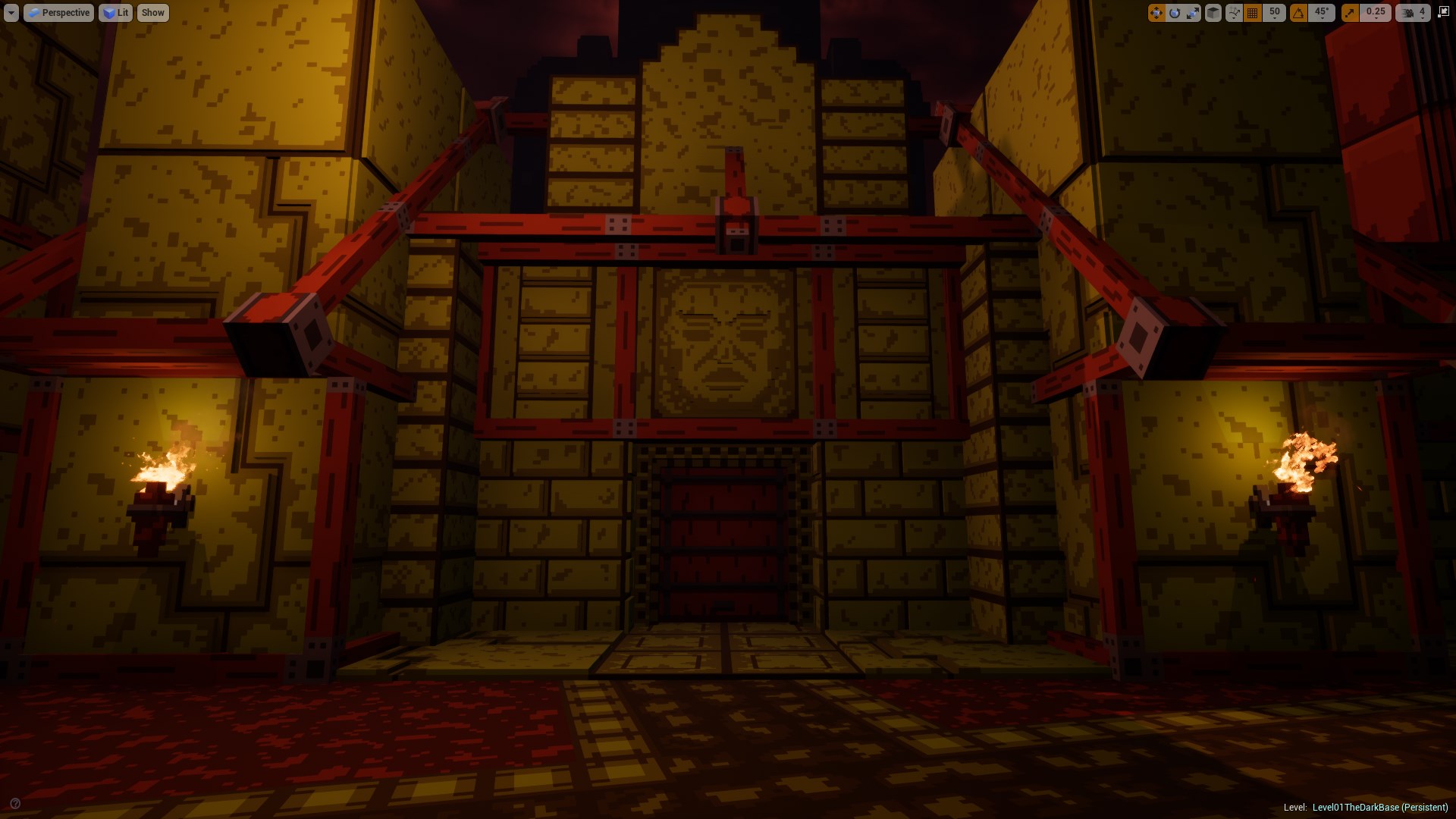Open the surface snapping options
1456x819 pixels.
click(1234, 13)
